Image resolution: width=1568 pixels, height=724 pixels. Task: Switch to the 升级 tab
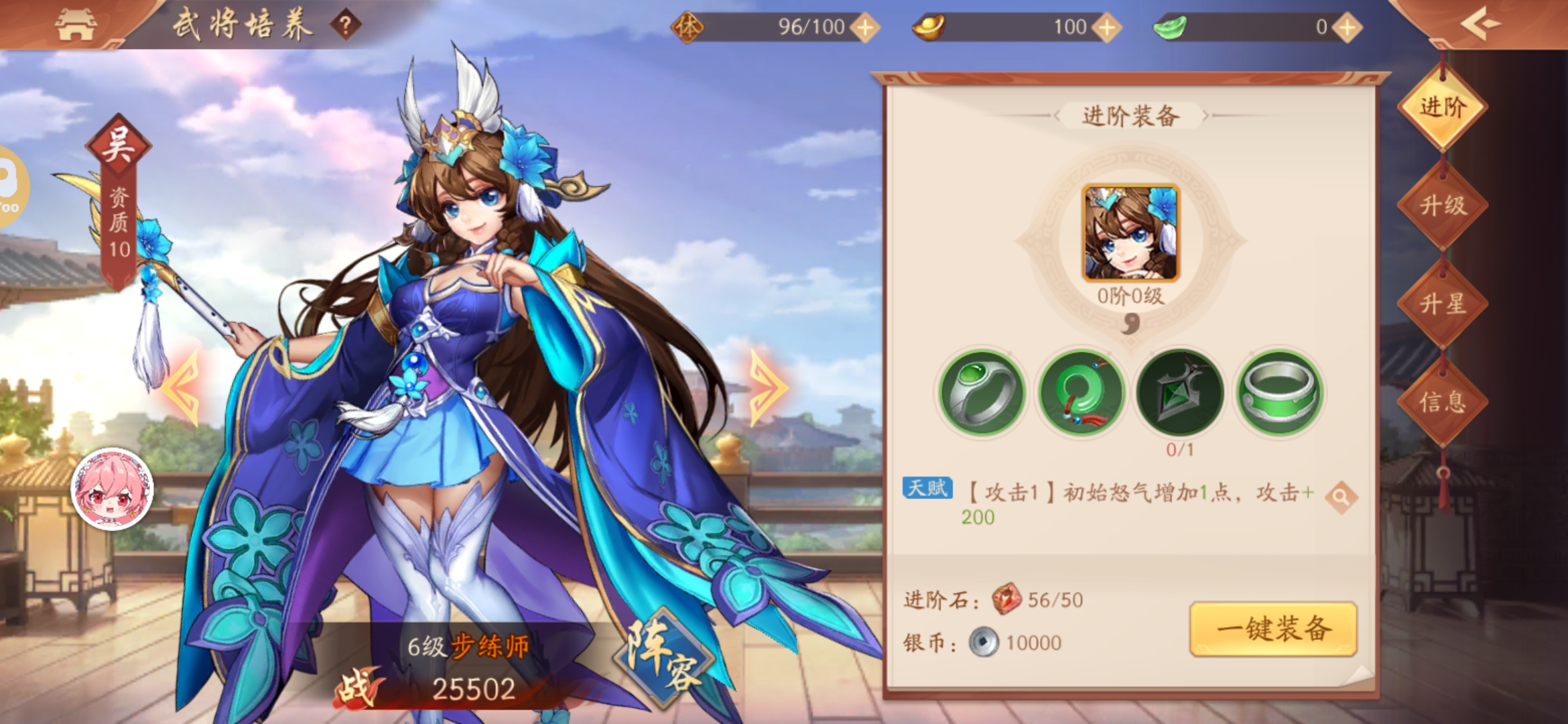1443,205
